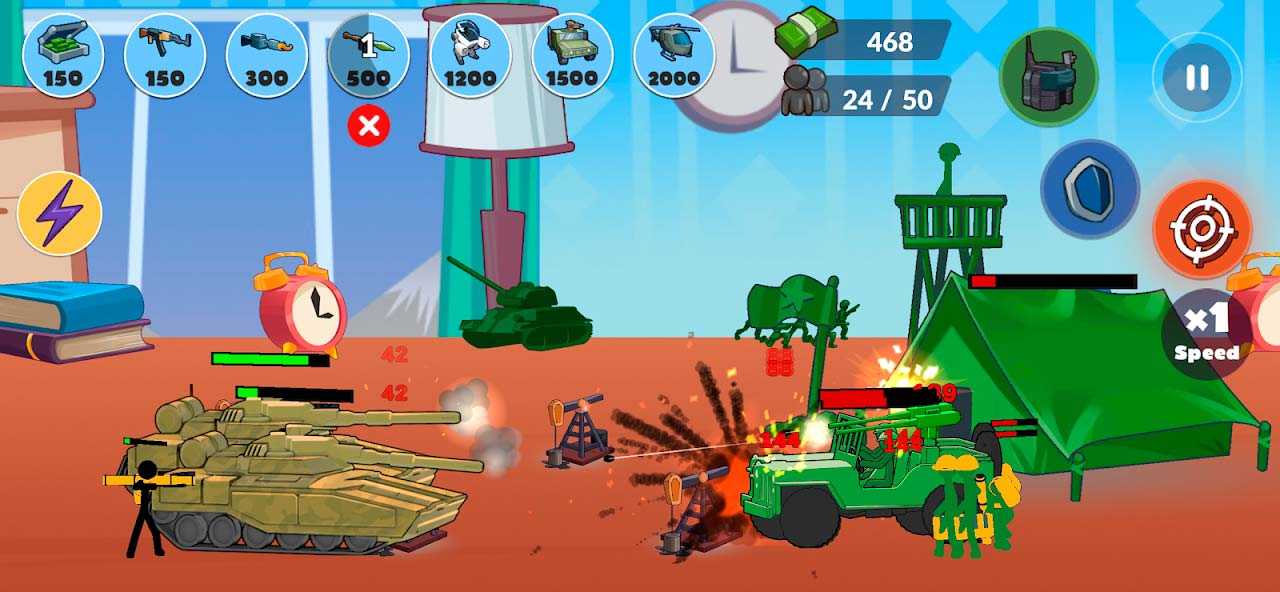Pause the game
Screen dimensions: 1280x592
click(x=1197, y=77)
